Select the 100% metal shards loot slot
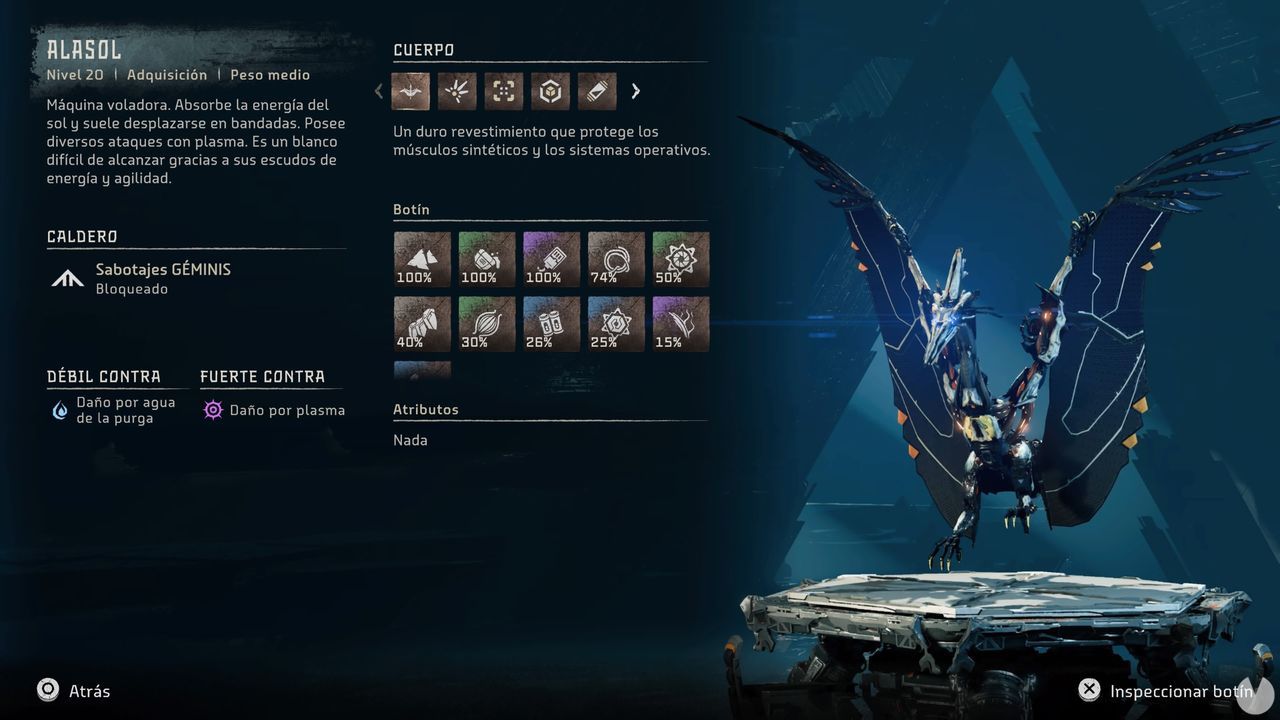The height and width of the screenshot is (720, 1280). coord(422,259)
